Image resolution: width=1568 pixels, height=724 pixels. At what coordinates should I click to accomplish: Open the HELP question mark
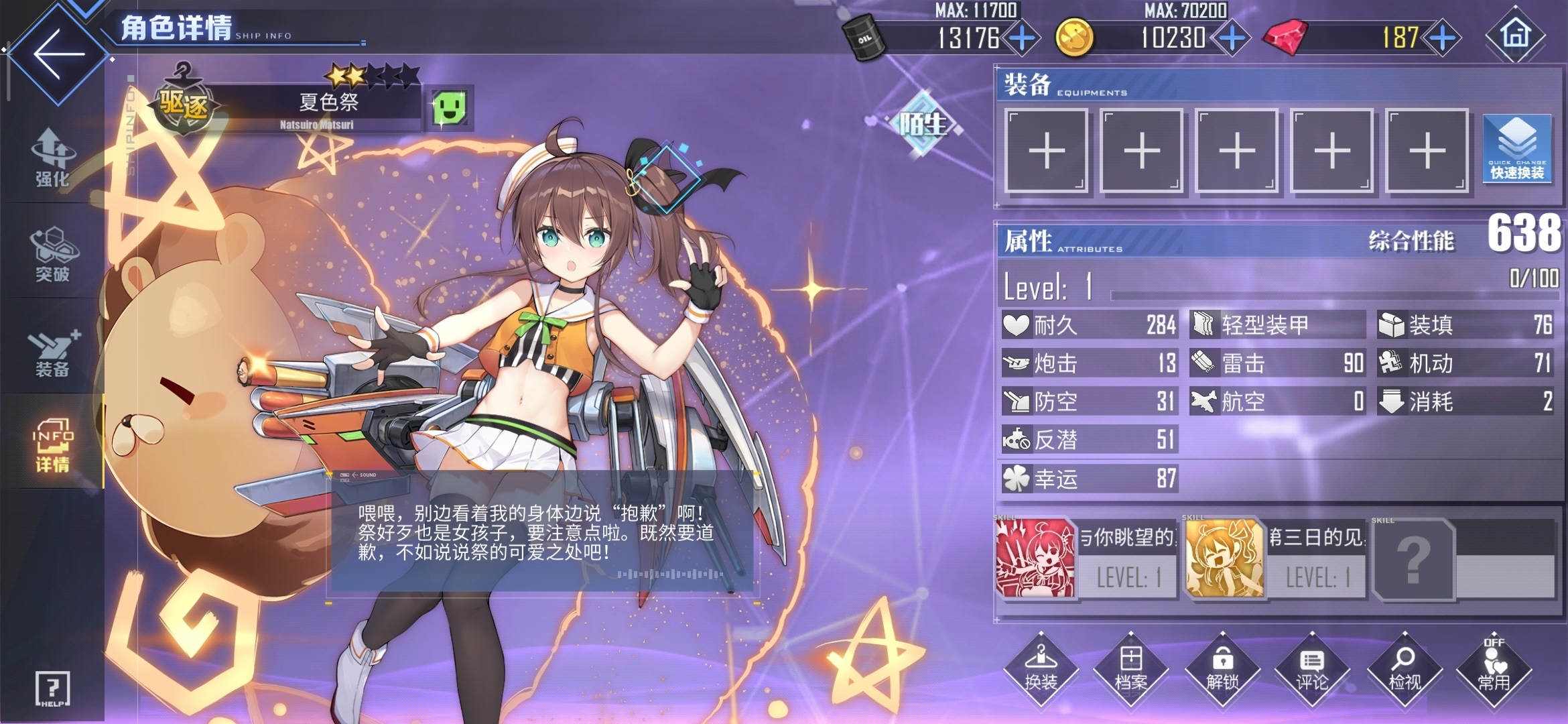[52, 688]
